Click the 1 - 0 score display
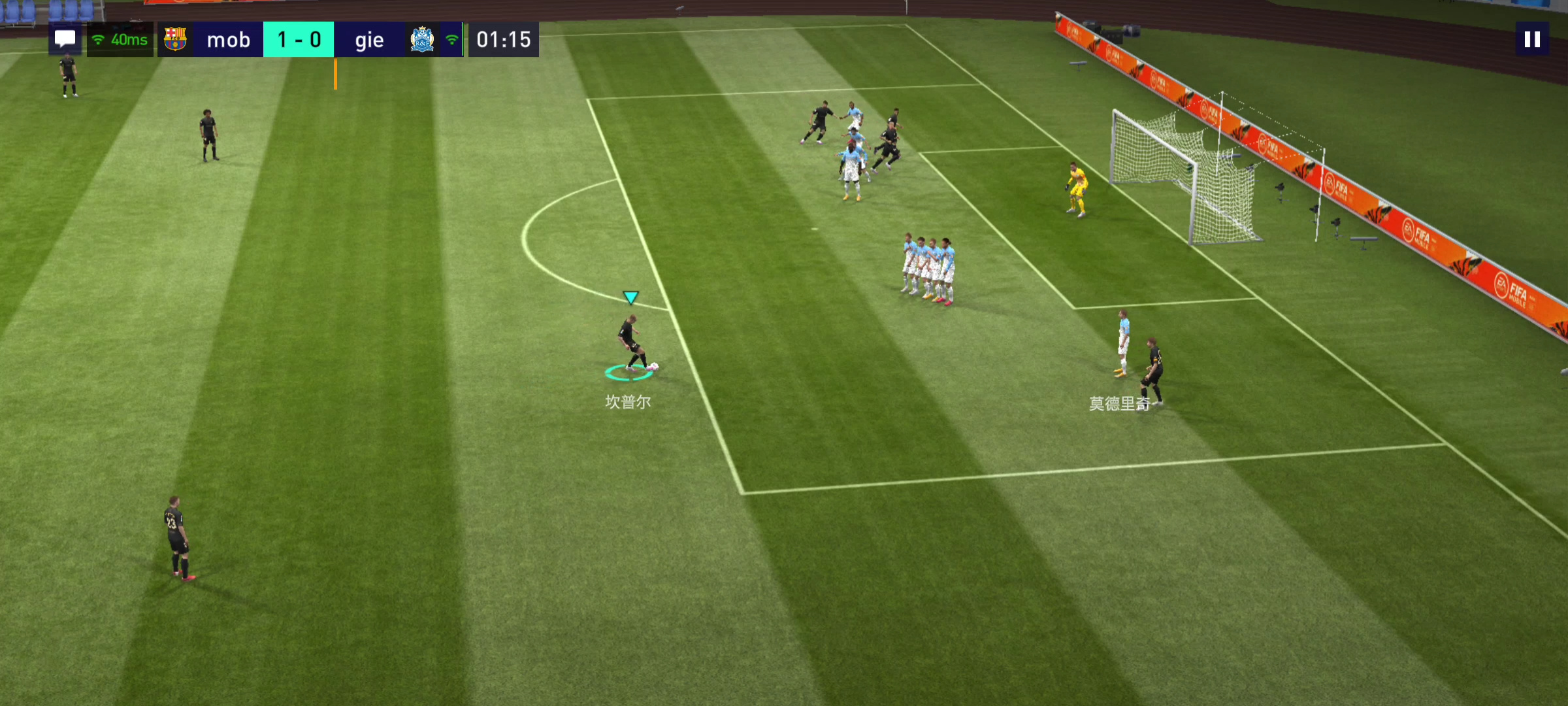Screen dimensions: 1568x706 (299, 39)
